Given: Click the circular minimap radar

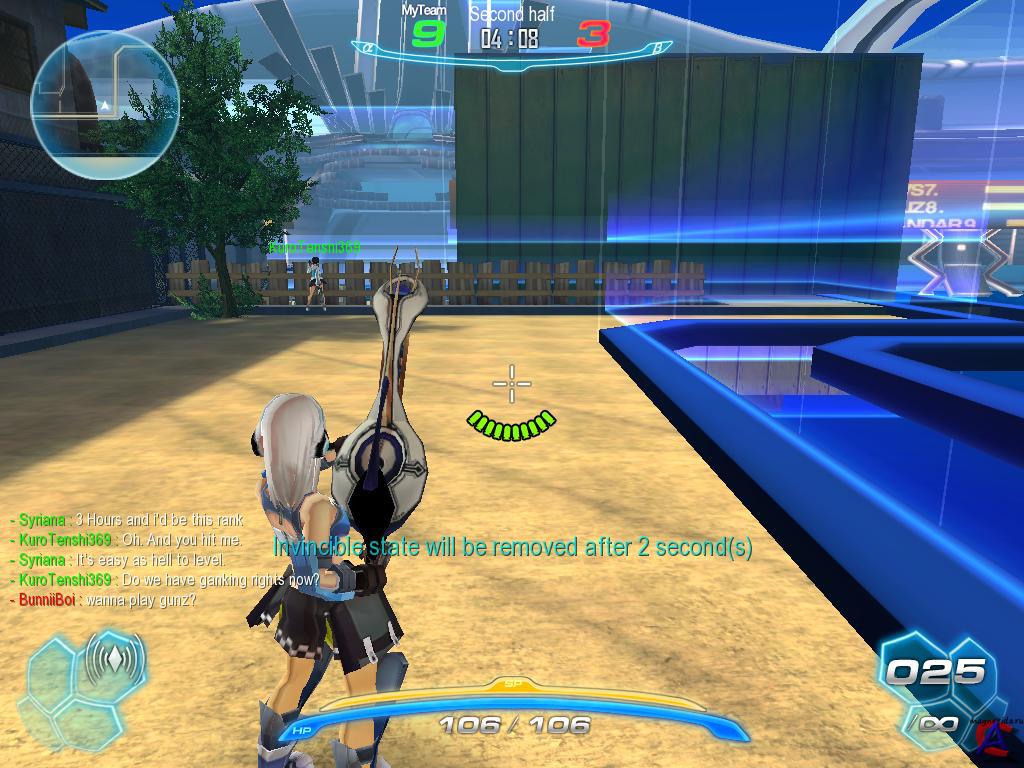Looking at the screenshot, I should [x=105, y=104].
